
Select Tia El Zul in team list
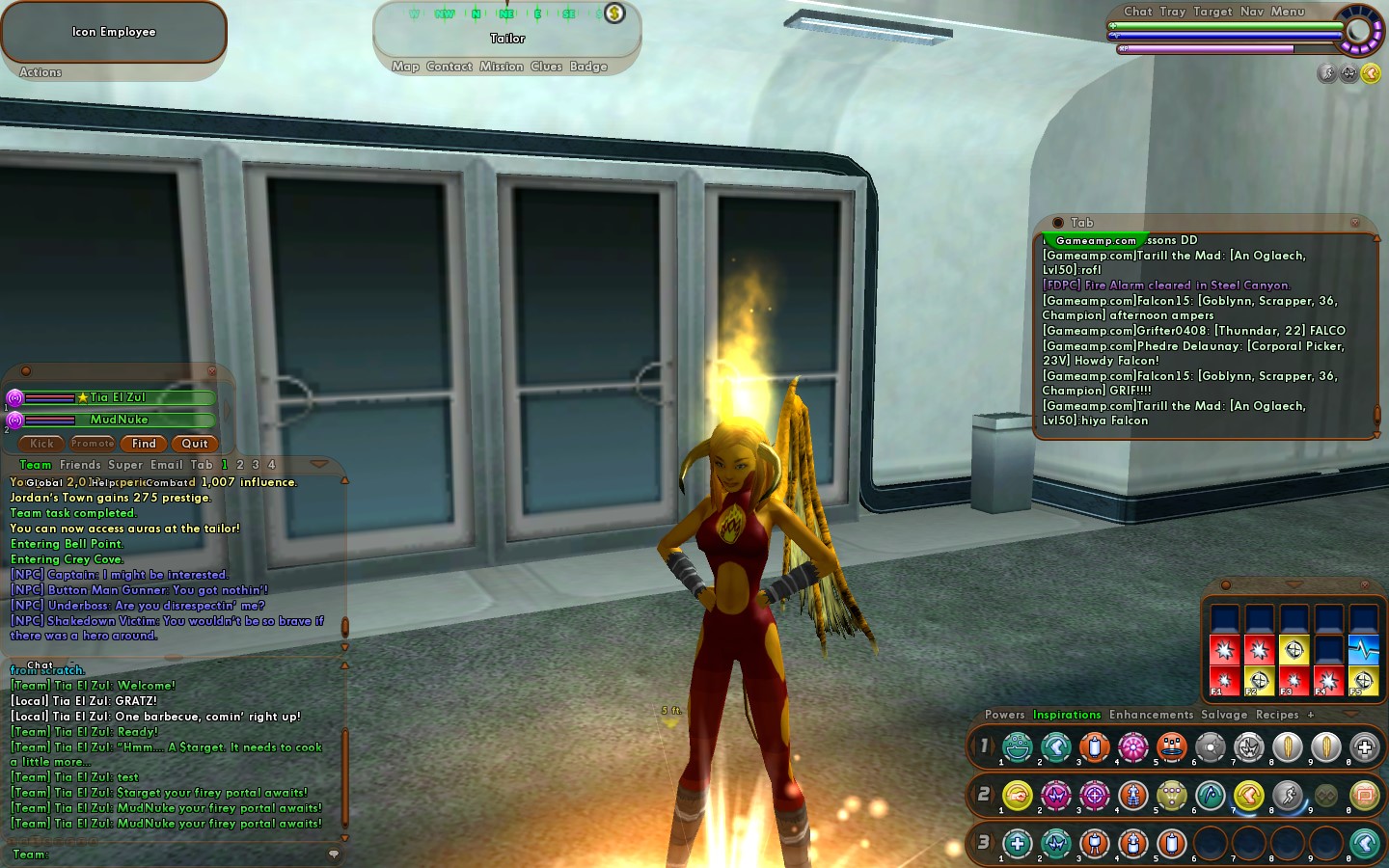tap(119, 397)
